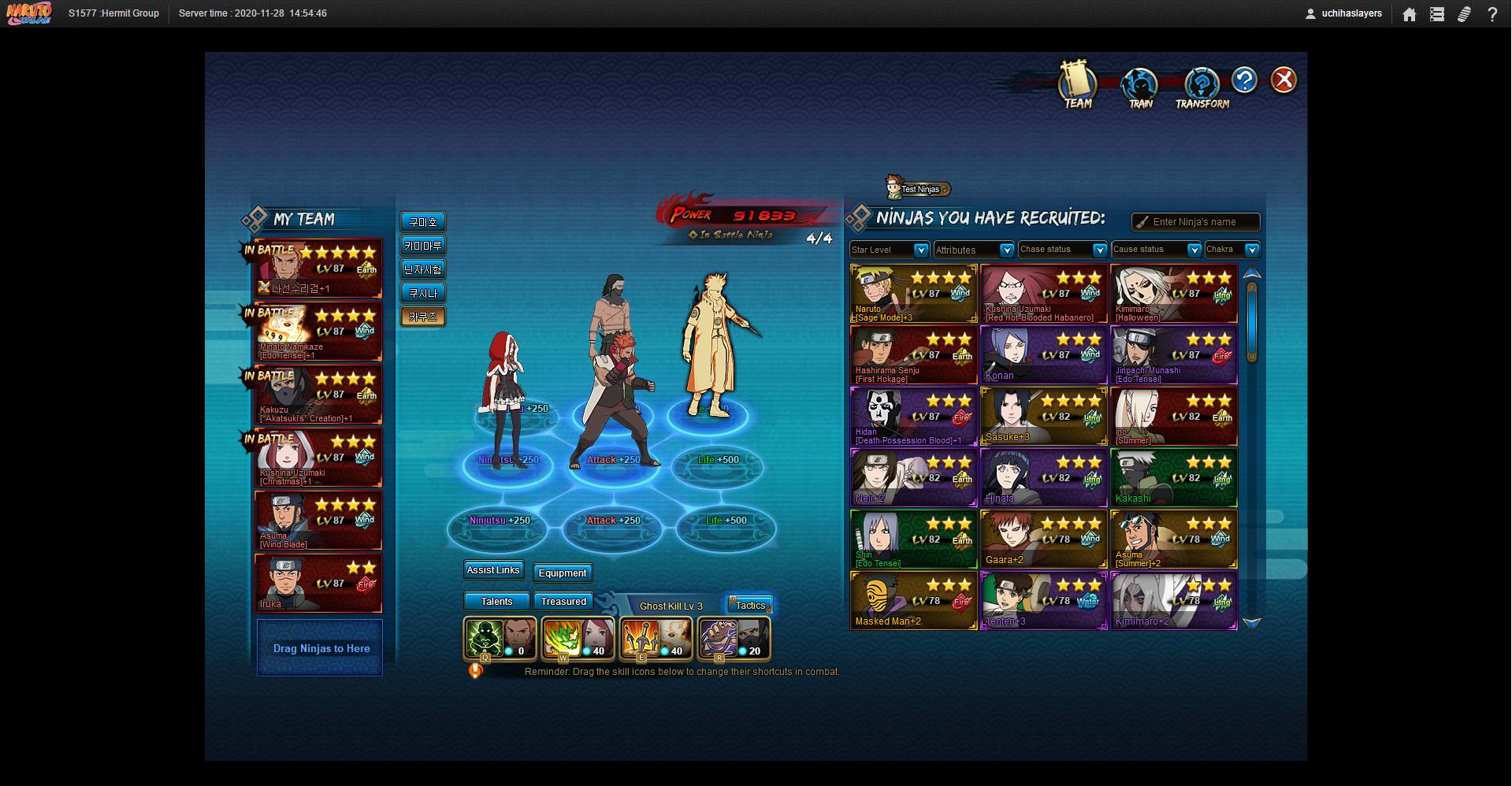The image size is (1512, 786).
Task: Click the Test Ninjas button
Action: click(919, 189)
